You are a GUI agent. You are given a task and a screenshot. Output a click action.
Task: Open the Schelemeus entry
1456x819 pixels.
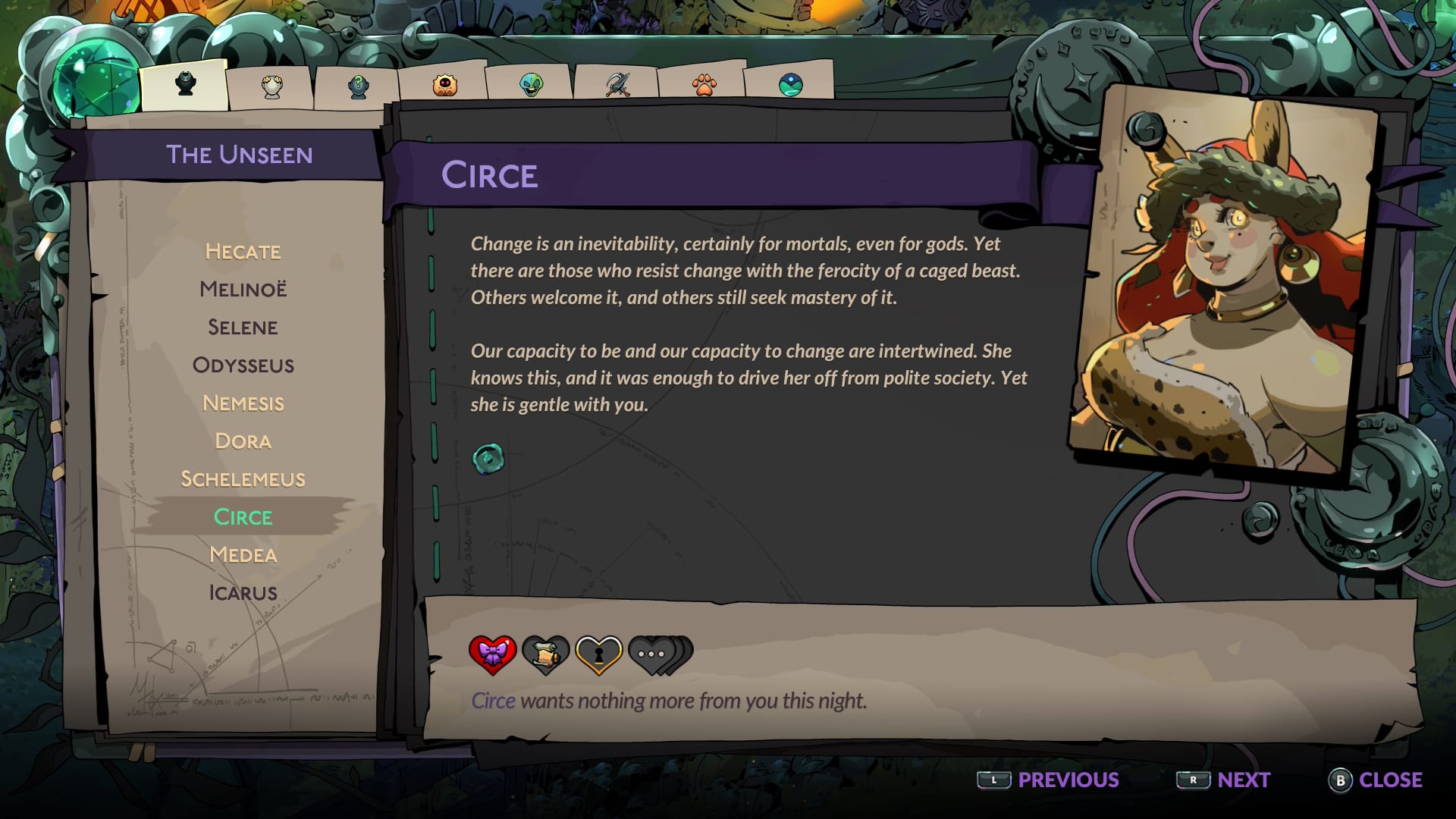pos(243,479)
